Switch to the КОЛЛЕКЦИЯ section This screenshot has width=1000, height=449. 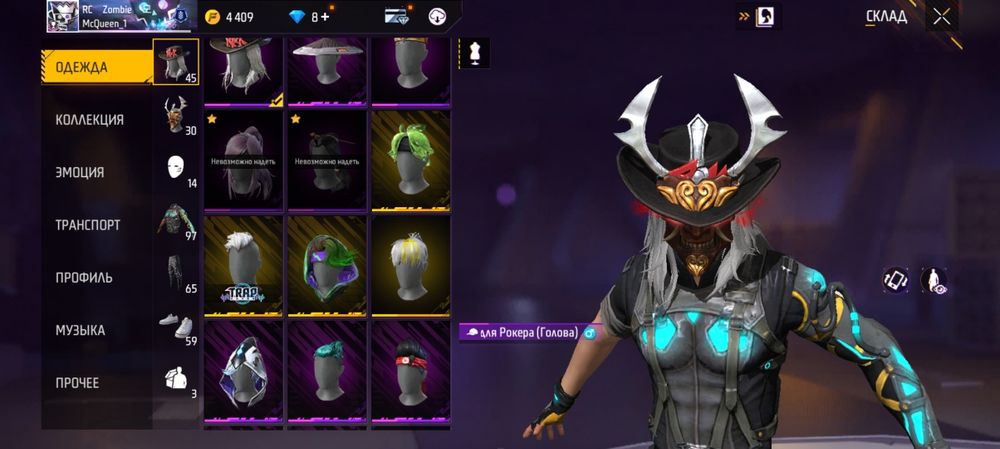tap(90, 120)
